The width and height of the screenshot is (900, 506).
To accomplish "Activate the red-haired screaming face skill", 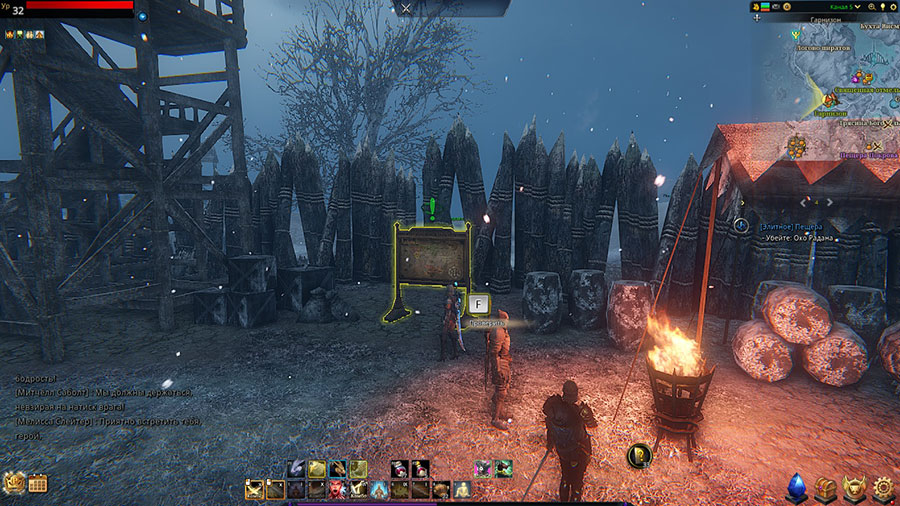I will pos(337,490).
